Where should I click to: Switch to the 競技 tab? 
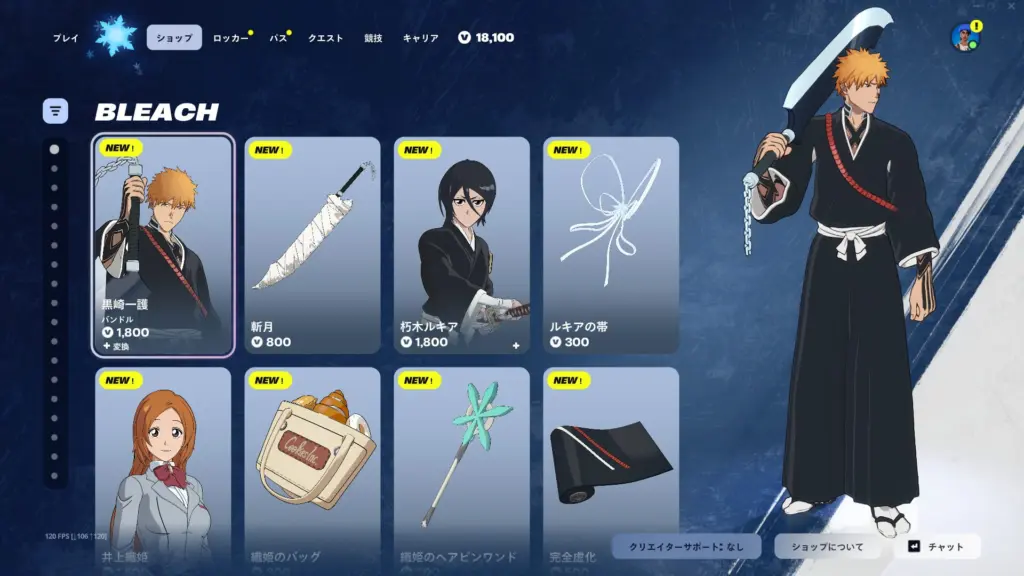(x=373, y=38)
